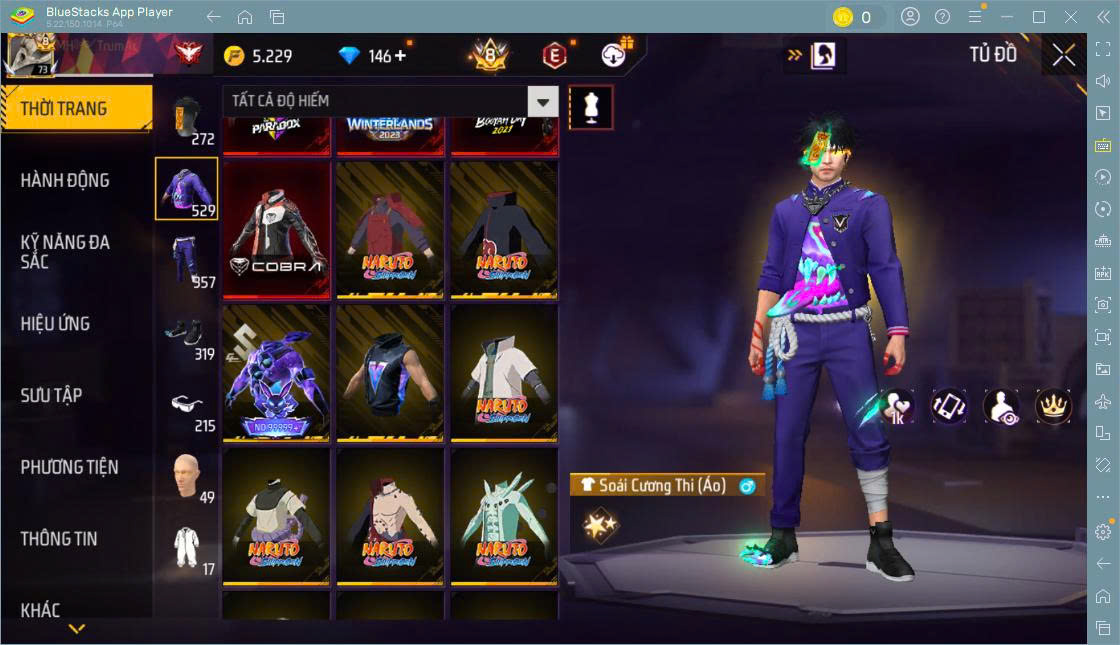Select the Cobra jacket item
Screen dimensions: 1120x645
(x=276, y=229)
